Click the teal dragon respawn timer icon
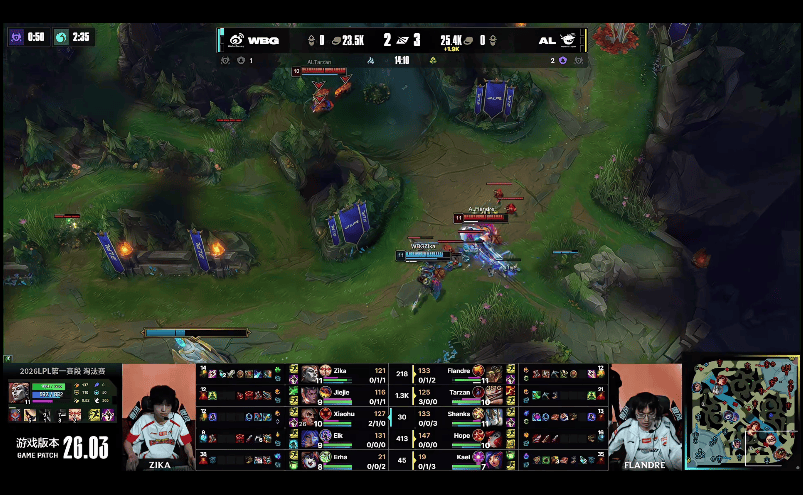This screenshot has width=803, height=495. tap(61, 36)
